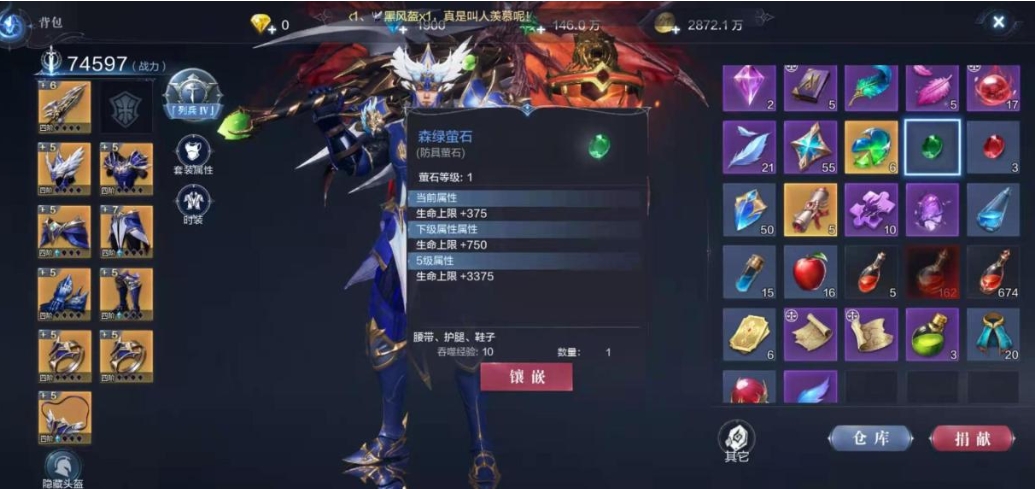
Task: Select the blue feather stack of 21
Action: click(748, 148)
